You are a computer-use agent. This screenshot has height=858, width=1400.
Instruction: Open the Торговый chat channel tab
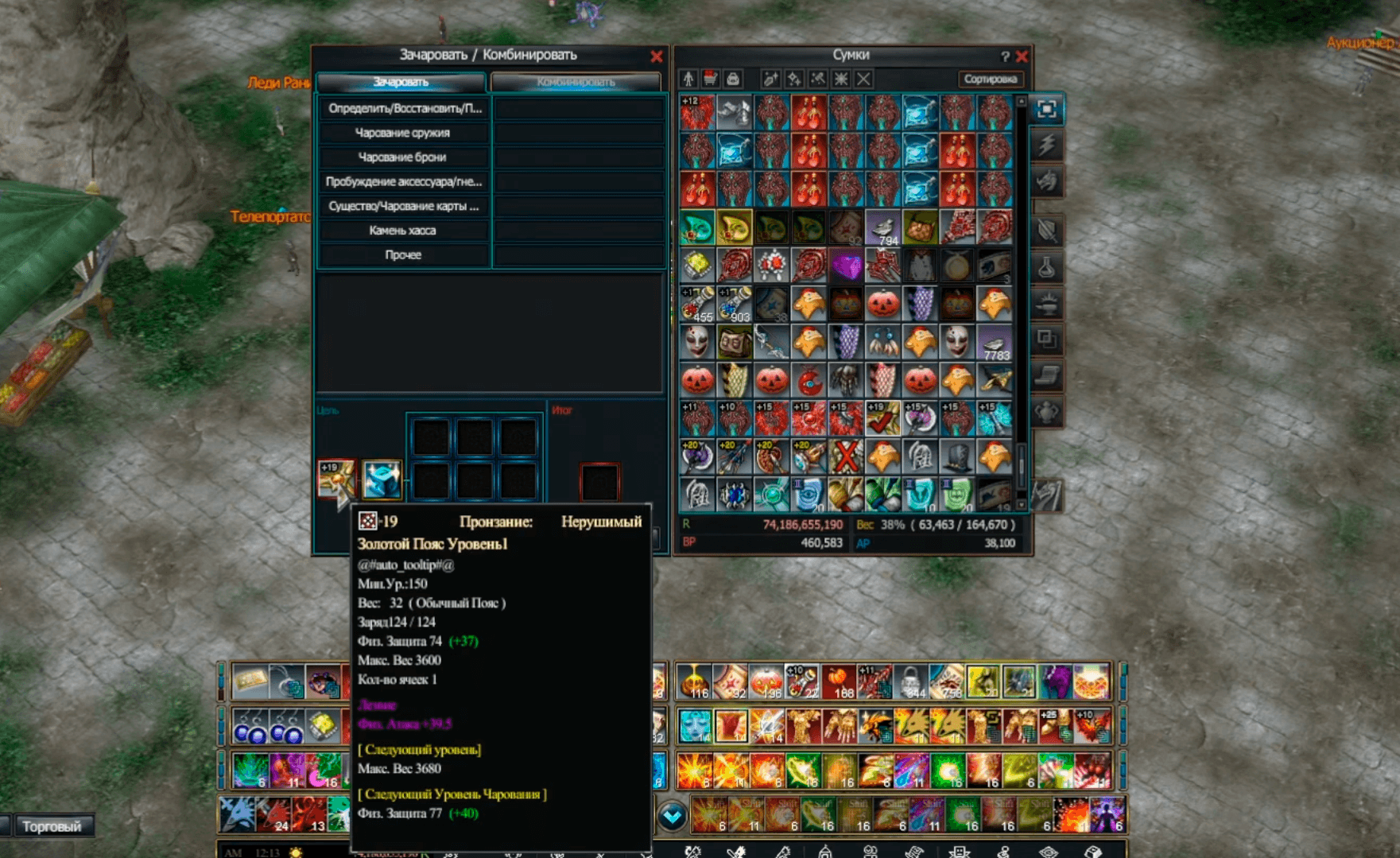coord(52,826)
